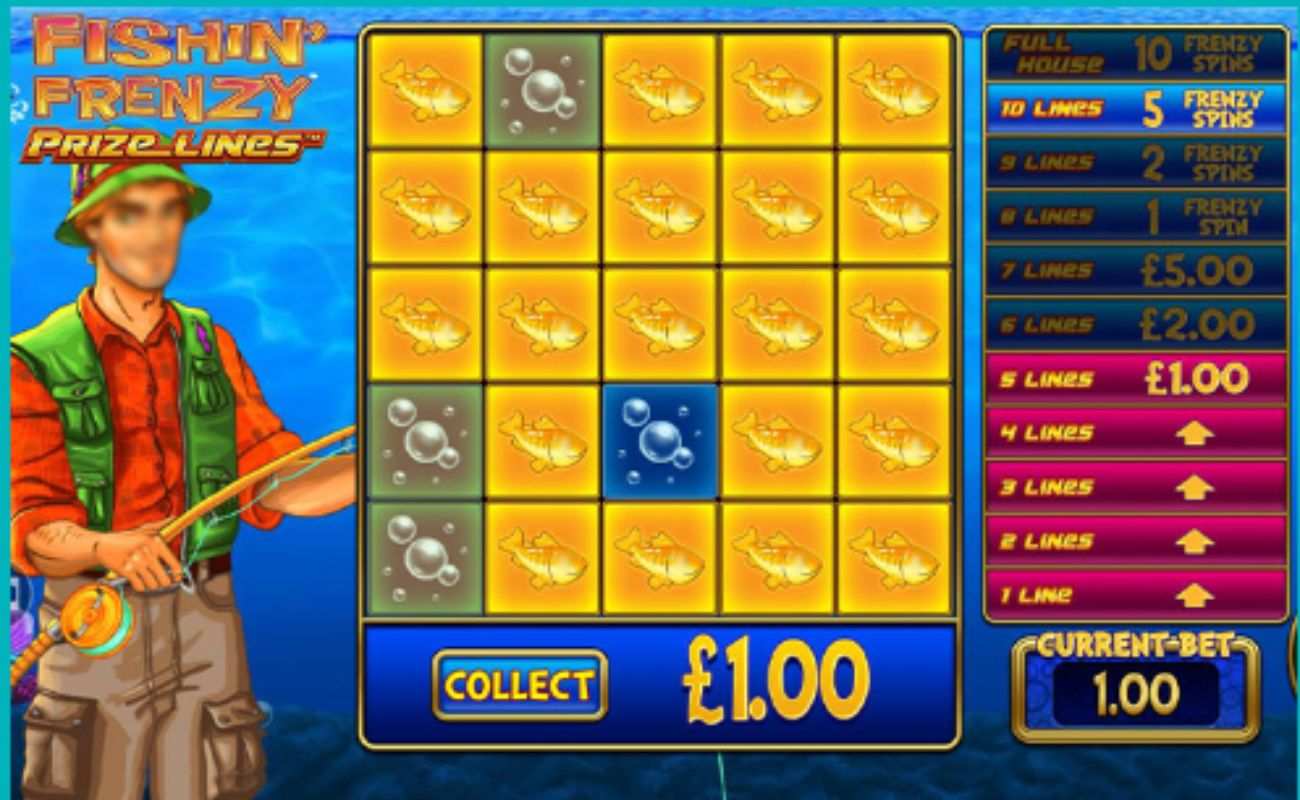This screenshot has height=800, width=1300.
Task: Select the blue bubble tile in the center row
Action: pyautogui.click(x=658, y=440)
